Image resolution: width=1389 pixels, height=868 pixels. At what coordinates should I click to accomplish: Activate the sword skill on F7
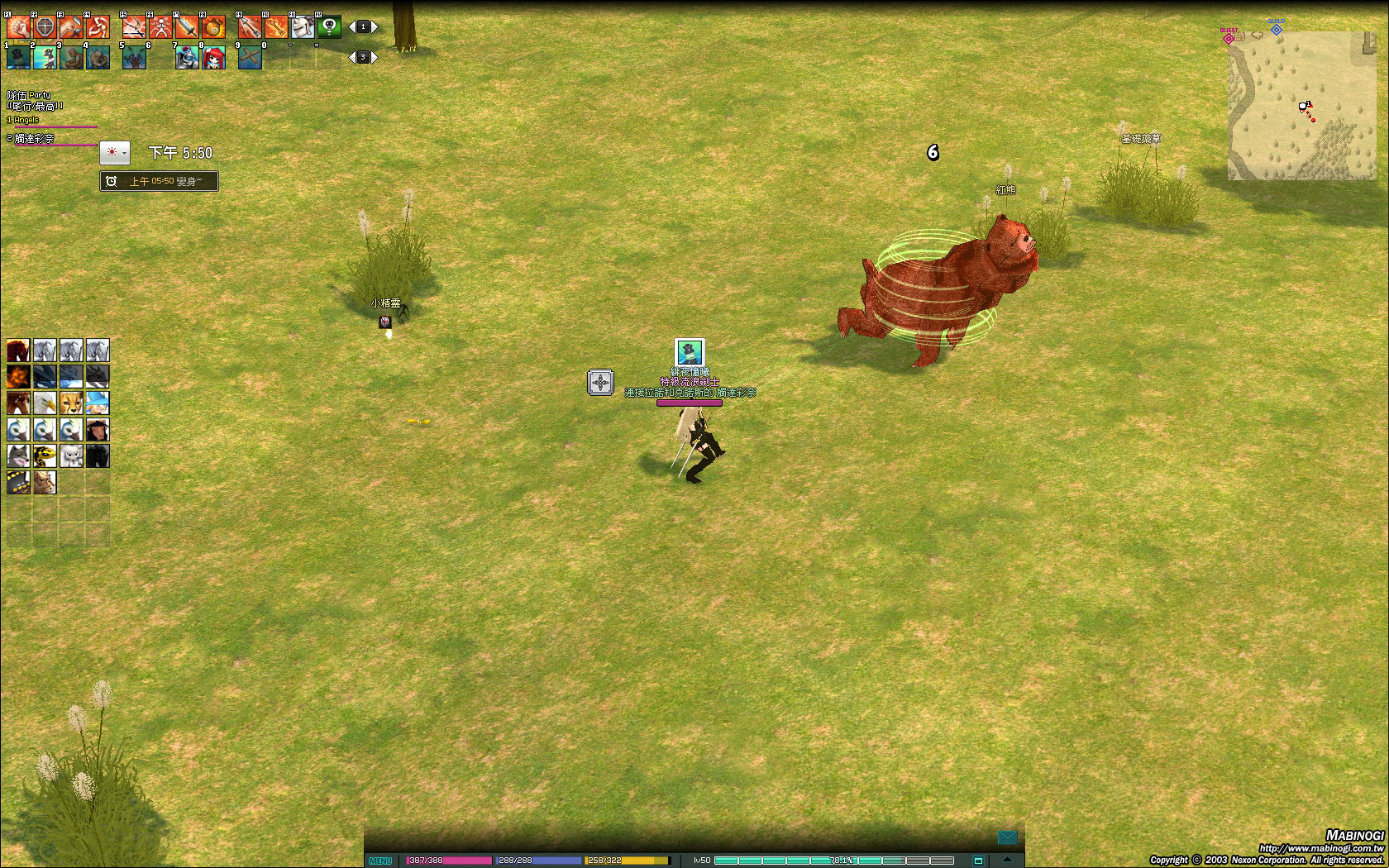coord(187,27)
